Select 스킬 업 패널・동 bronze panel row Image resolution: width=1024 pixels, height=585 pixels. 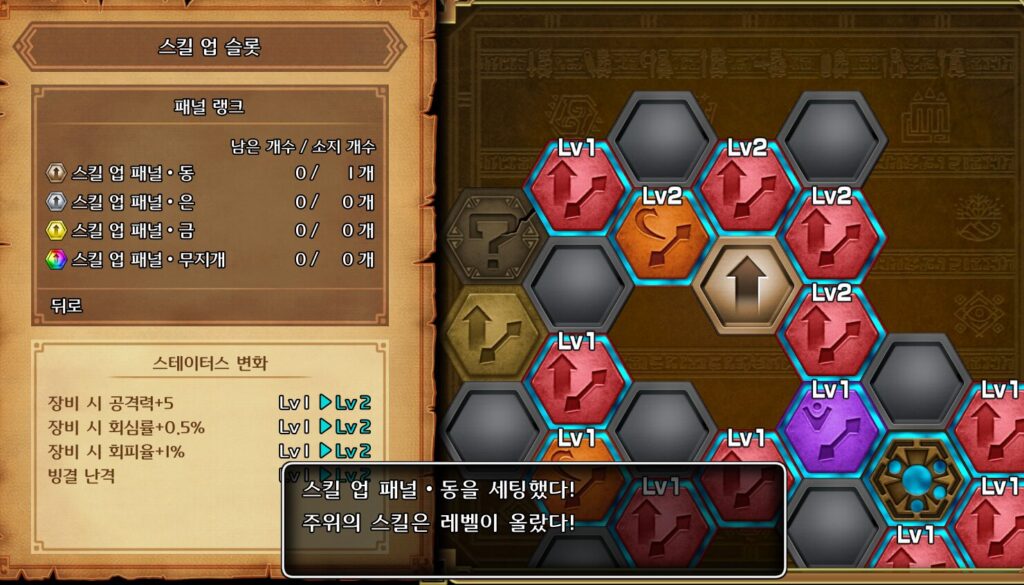tap(210, 173)
